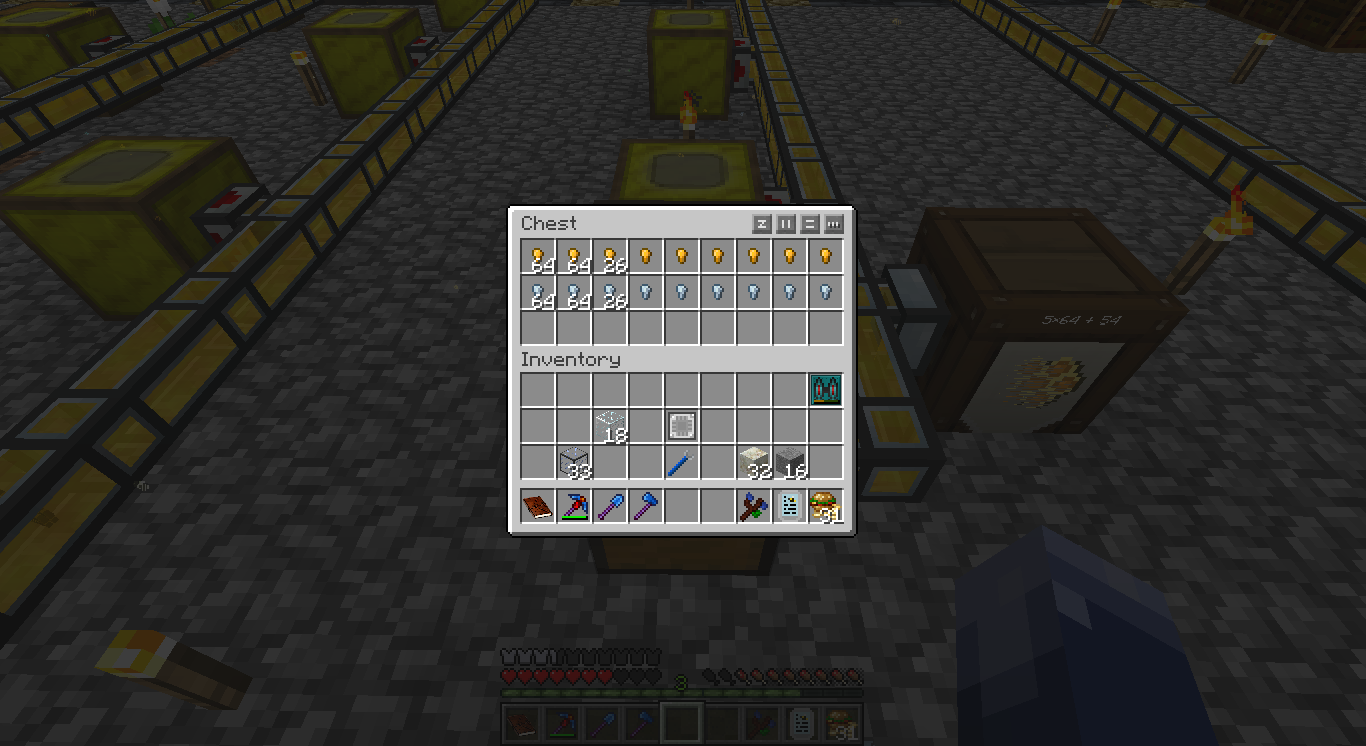
Task: Select the teal jetpack item in inventory
Action: pos(826,390)
